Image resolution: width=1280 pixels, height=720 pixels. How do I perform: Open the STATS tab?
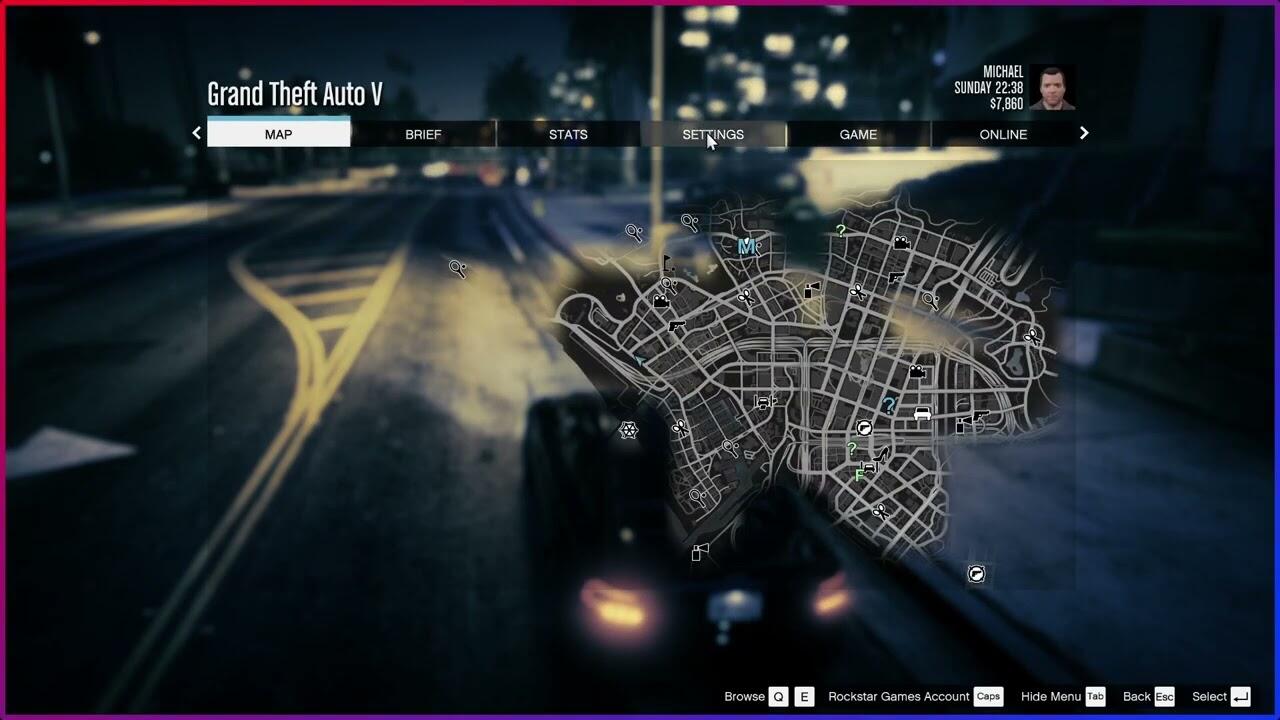(568, 134)
